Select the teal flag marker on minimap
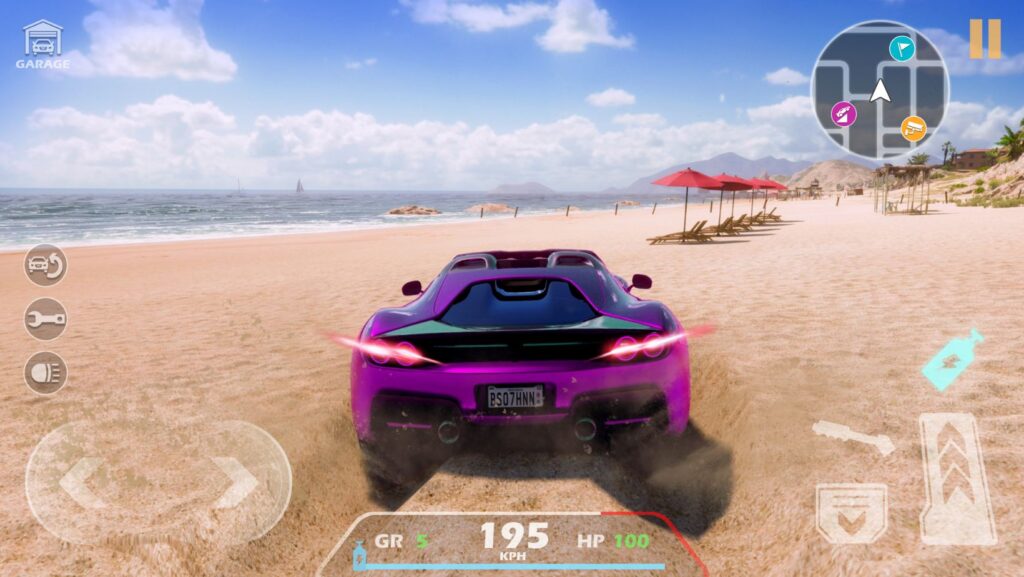 [x=902, y=47]
